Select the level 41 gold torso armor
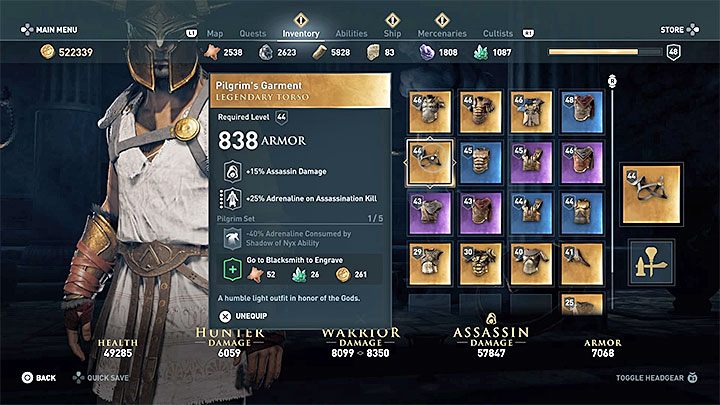Viewport: 720px width, 405px height. point(581,262)
